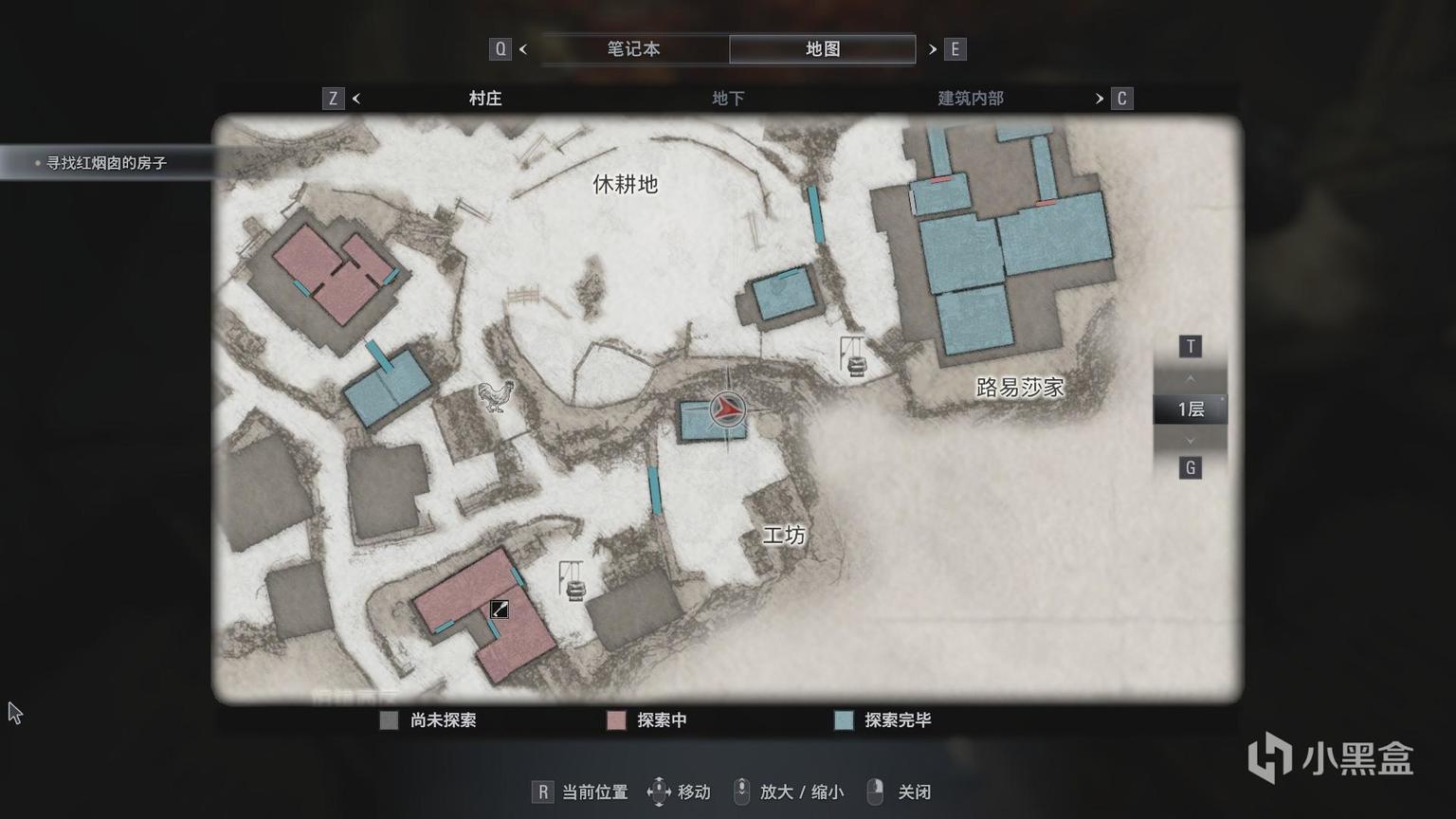Go to next area with arrow after 建筑内部
The image size is (1456, 819).
click(x=1100, y=99)
